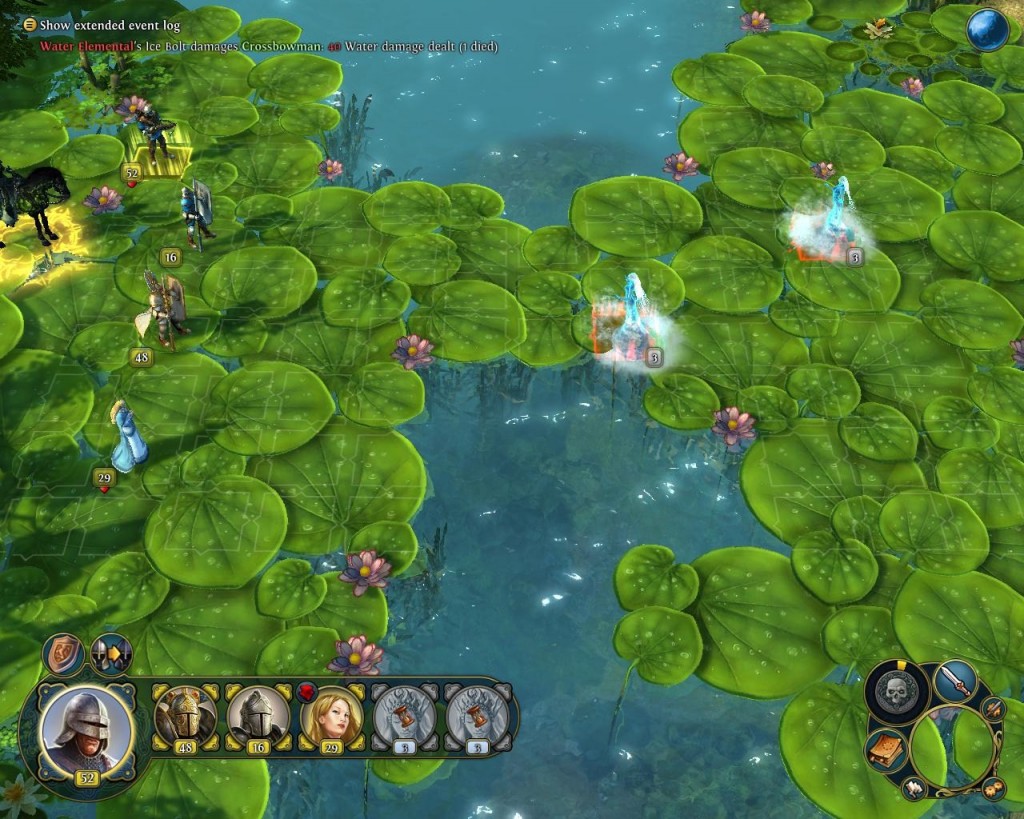Choose the sword attack icon

point(955,682)
